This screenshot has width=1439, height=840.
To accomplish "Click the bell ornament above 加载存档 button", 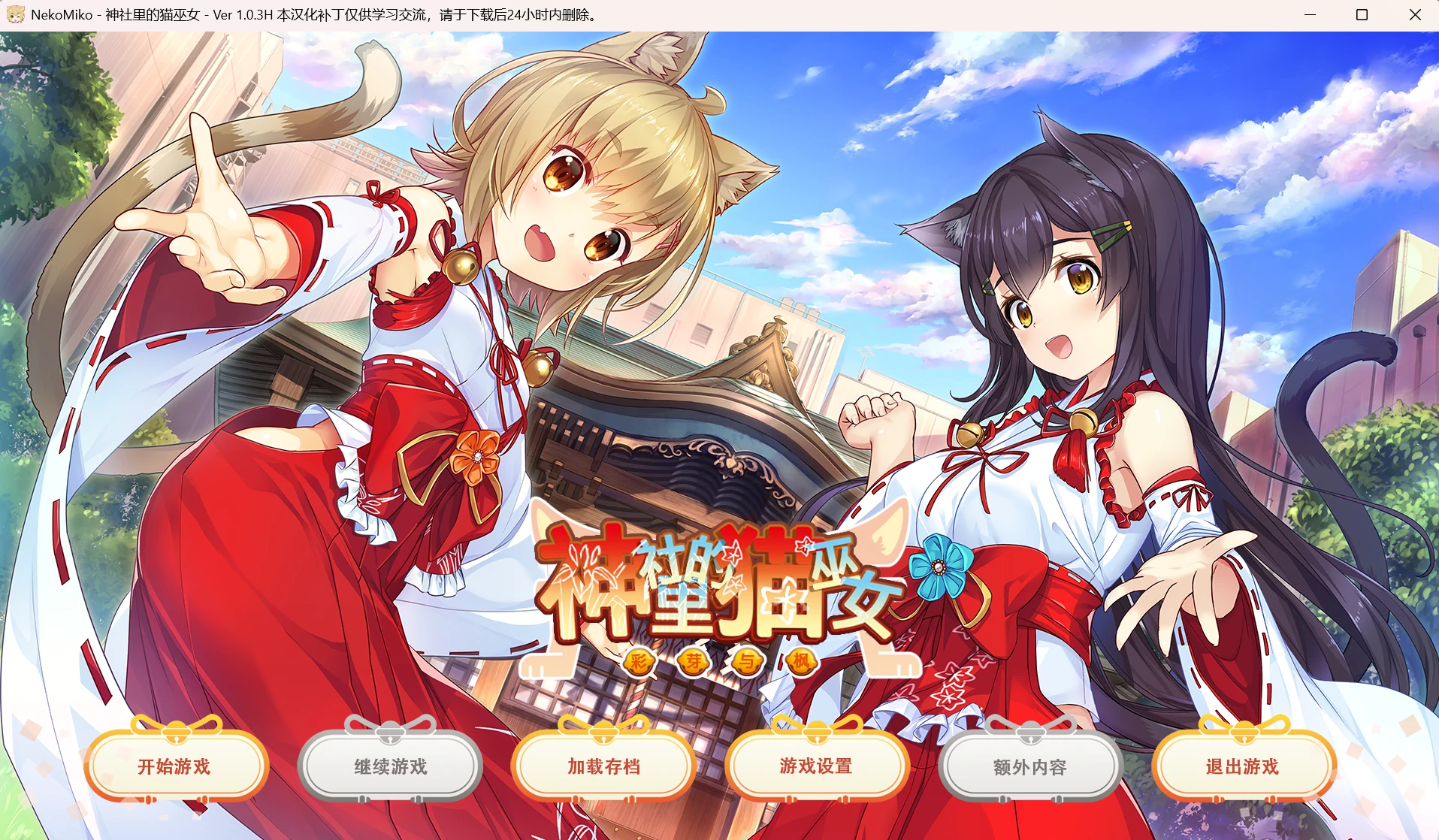I will pos(603,730).
